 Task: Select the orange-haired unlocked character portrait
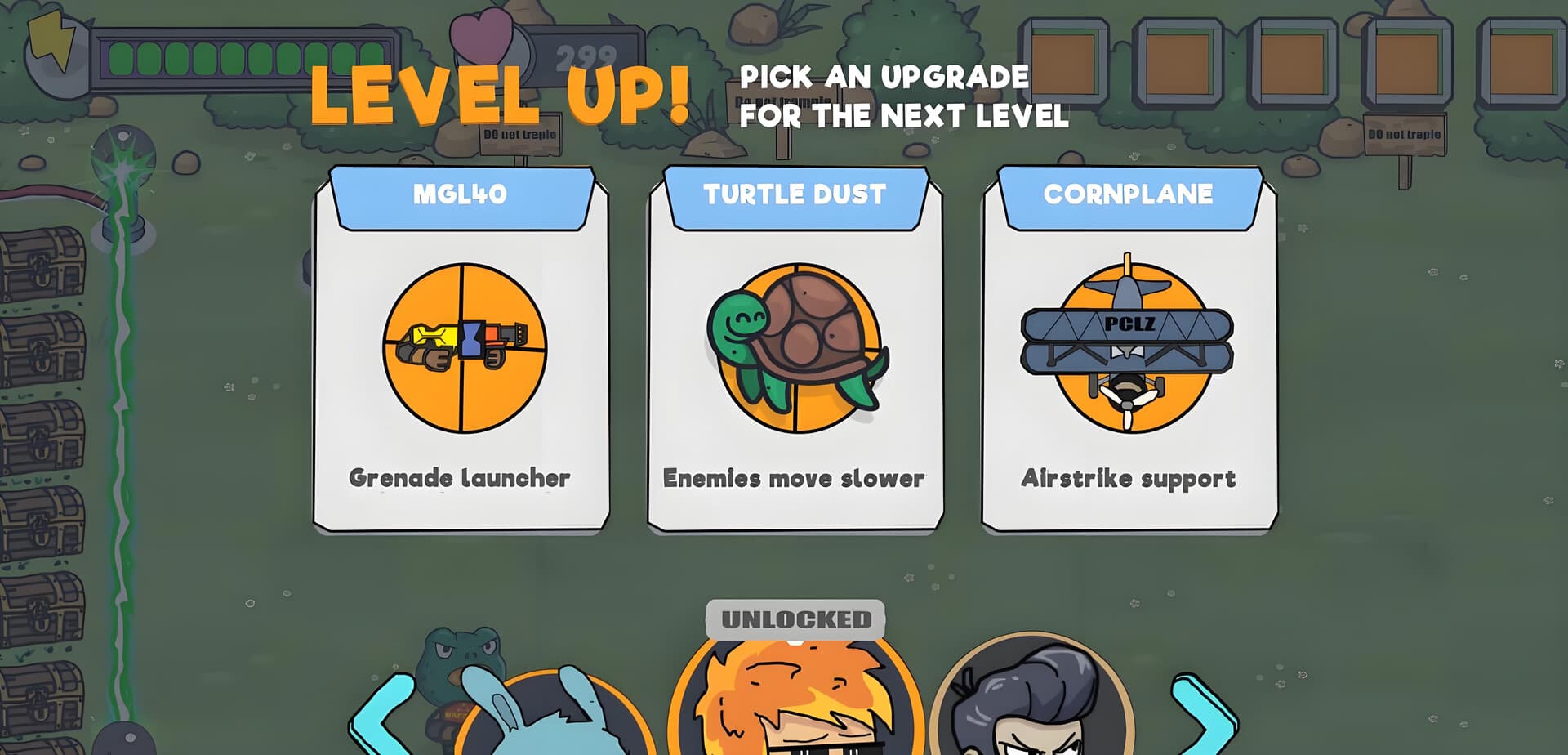[x=796, y=703]
